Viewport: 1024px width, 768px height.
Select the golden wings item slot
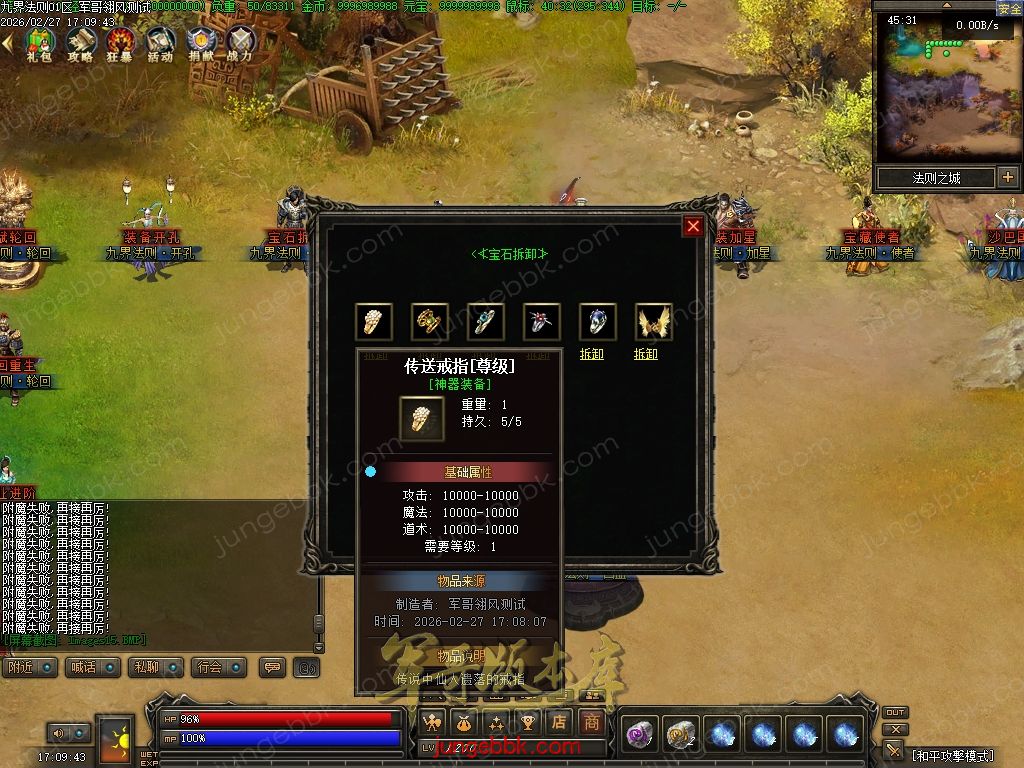point(654,322)
